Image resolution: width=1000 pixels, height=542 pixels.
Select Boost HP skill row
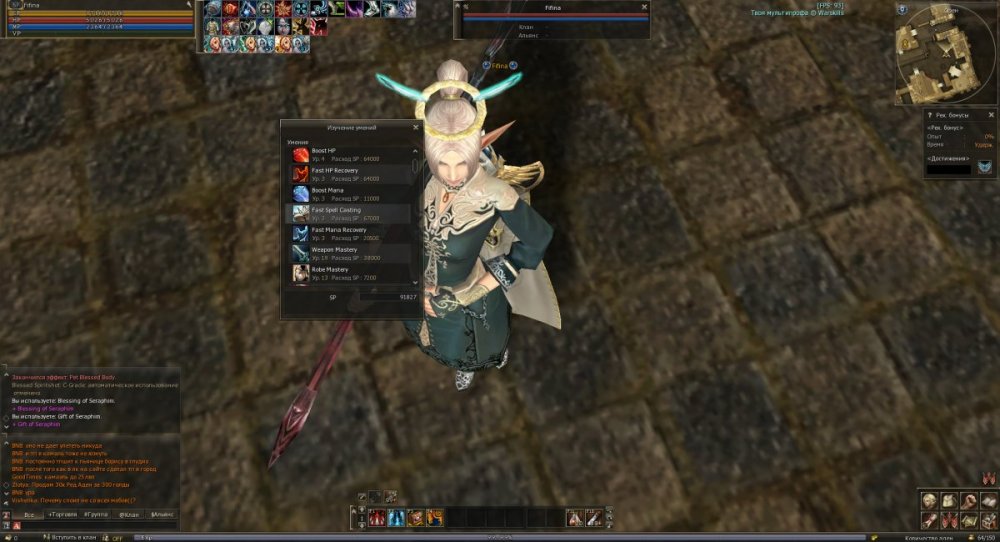point(350,154)
